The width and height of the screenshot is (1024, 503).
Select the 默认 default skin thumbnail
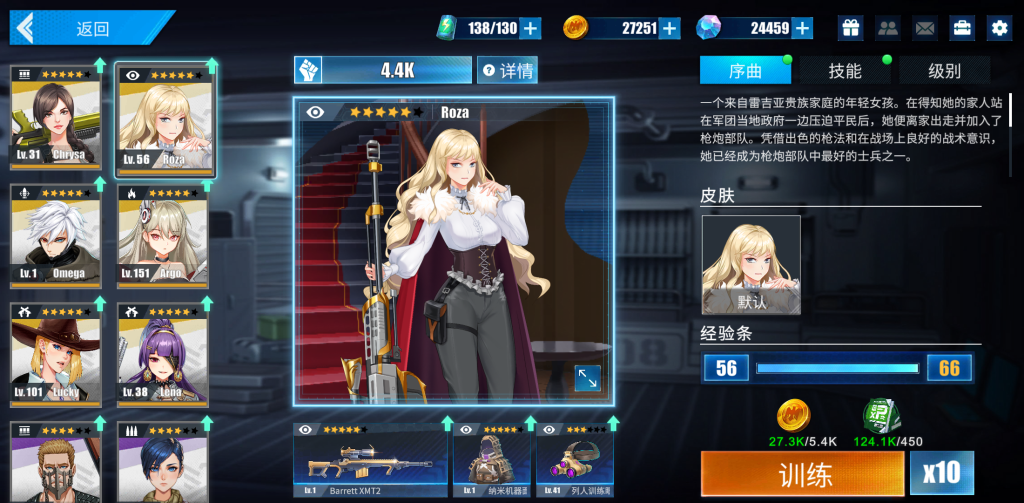click(751, 265)
